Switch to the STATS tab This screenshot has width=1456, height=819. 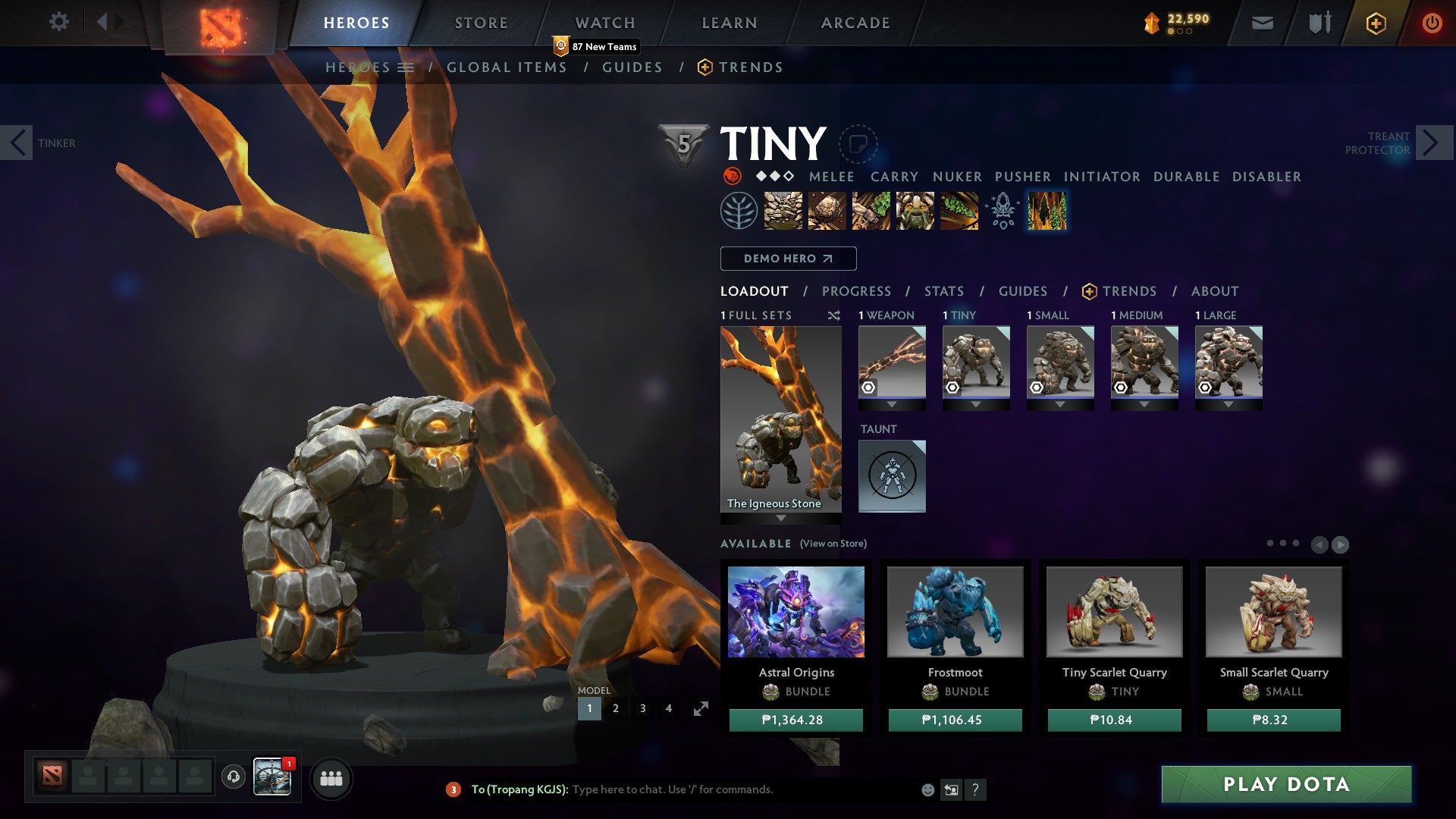[x=943, y=290]
